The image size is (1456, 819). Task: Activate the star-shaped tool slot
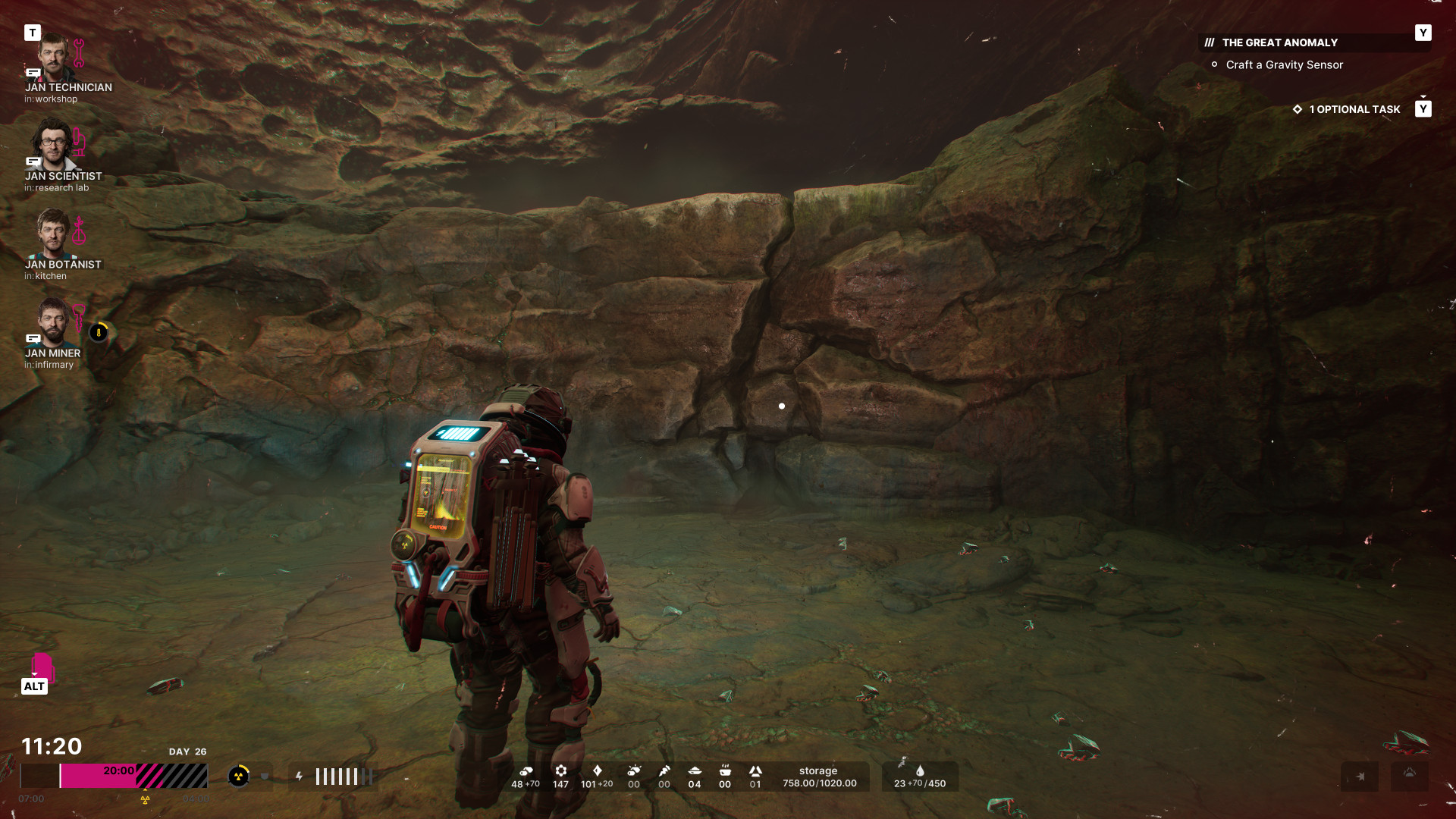(x=1360, y=777)
